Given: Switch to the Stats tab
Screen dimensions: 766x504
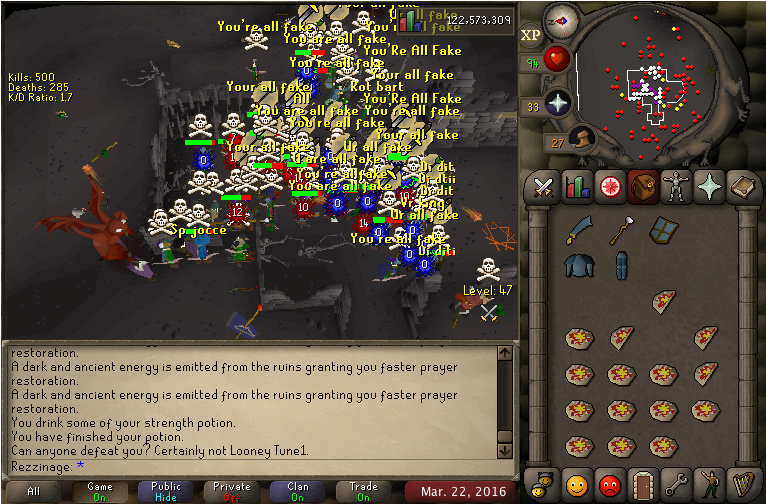Looking at the screenshot, I should 576,187.
